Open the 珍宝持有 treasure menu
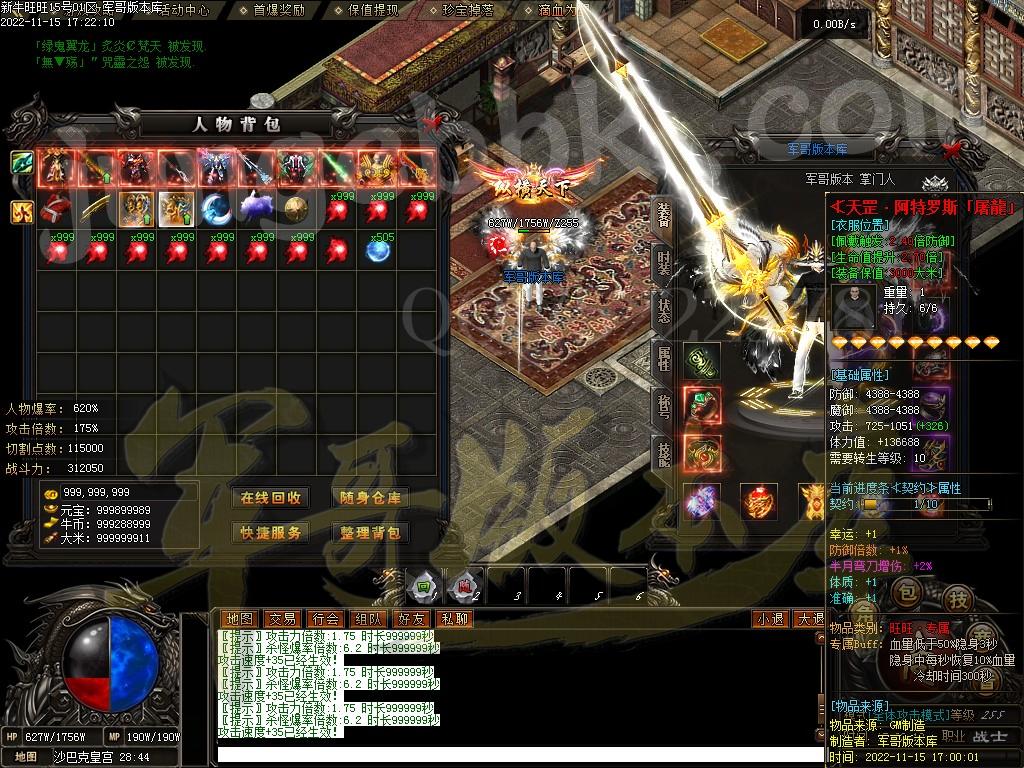This screenshot has height=768, width=1024. pyautogui.click(x=468, y=10)
